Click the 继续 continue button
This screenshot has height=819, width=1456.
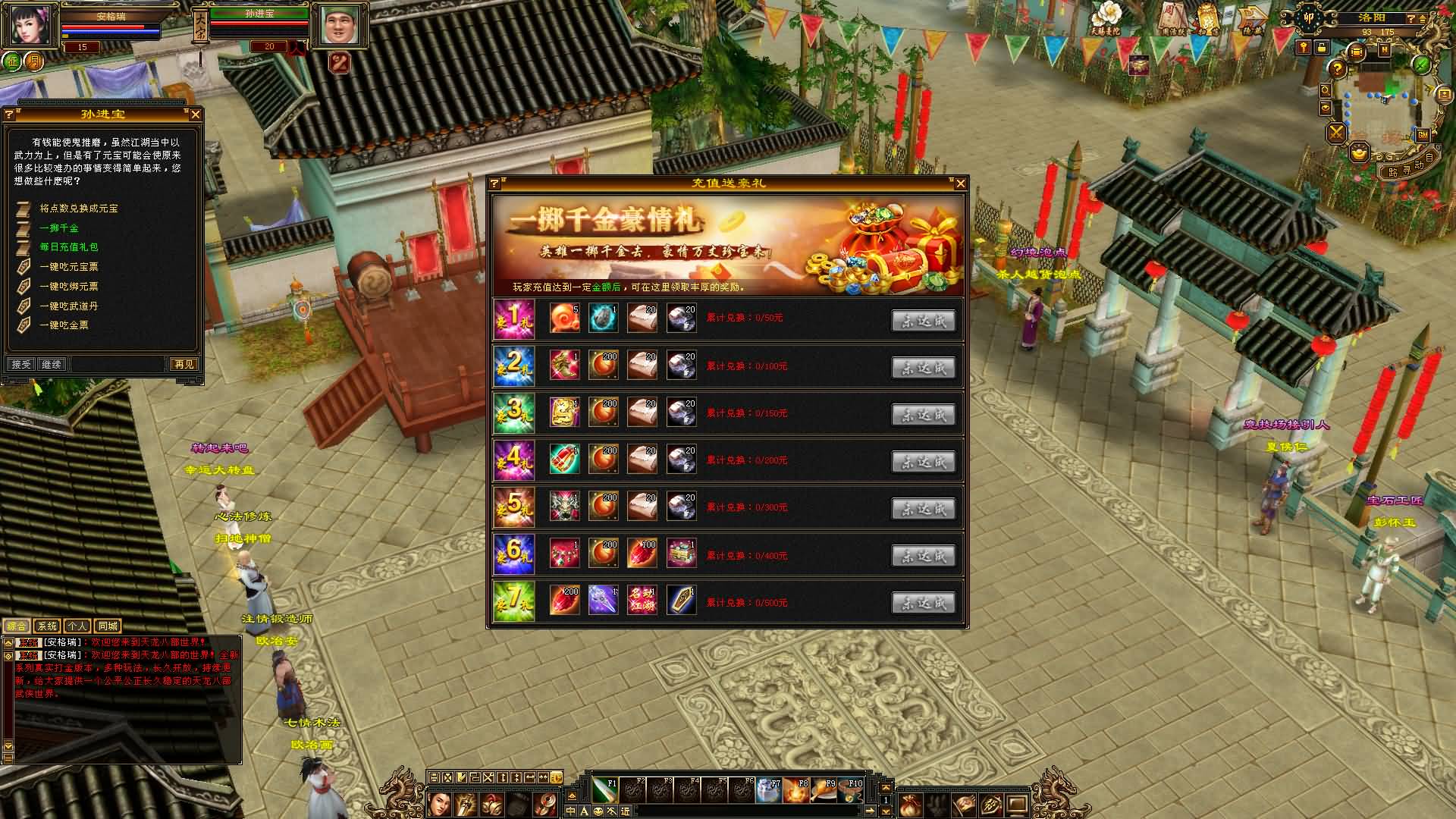coord(52,365)
